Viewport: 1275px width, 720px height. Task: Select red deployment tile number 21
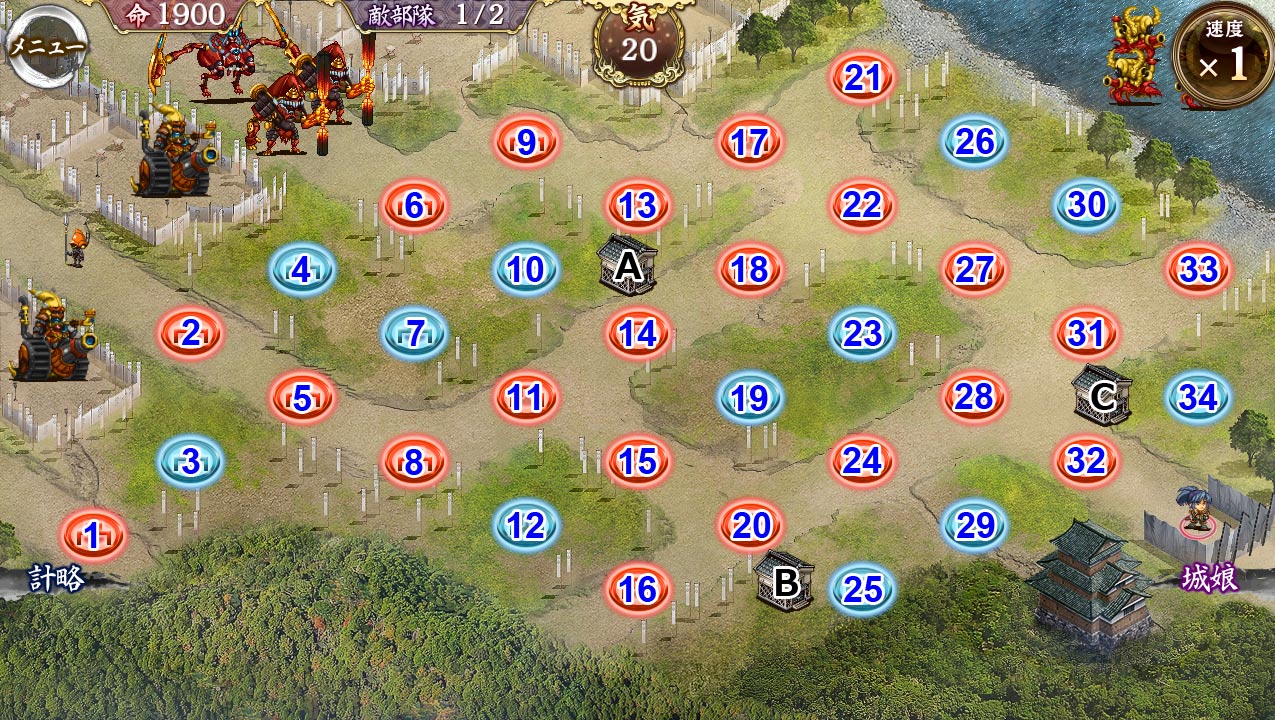(862, 77)
